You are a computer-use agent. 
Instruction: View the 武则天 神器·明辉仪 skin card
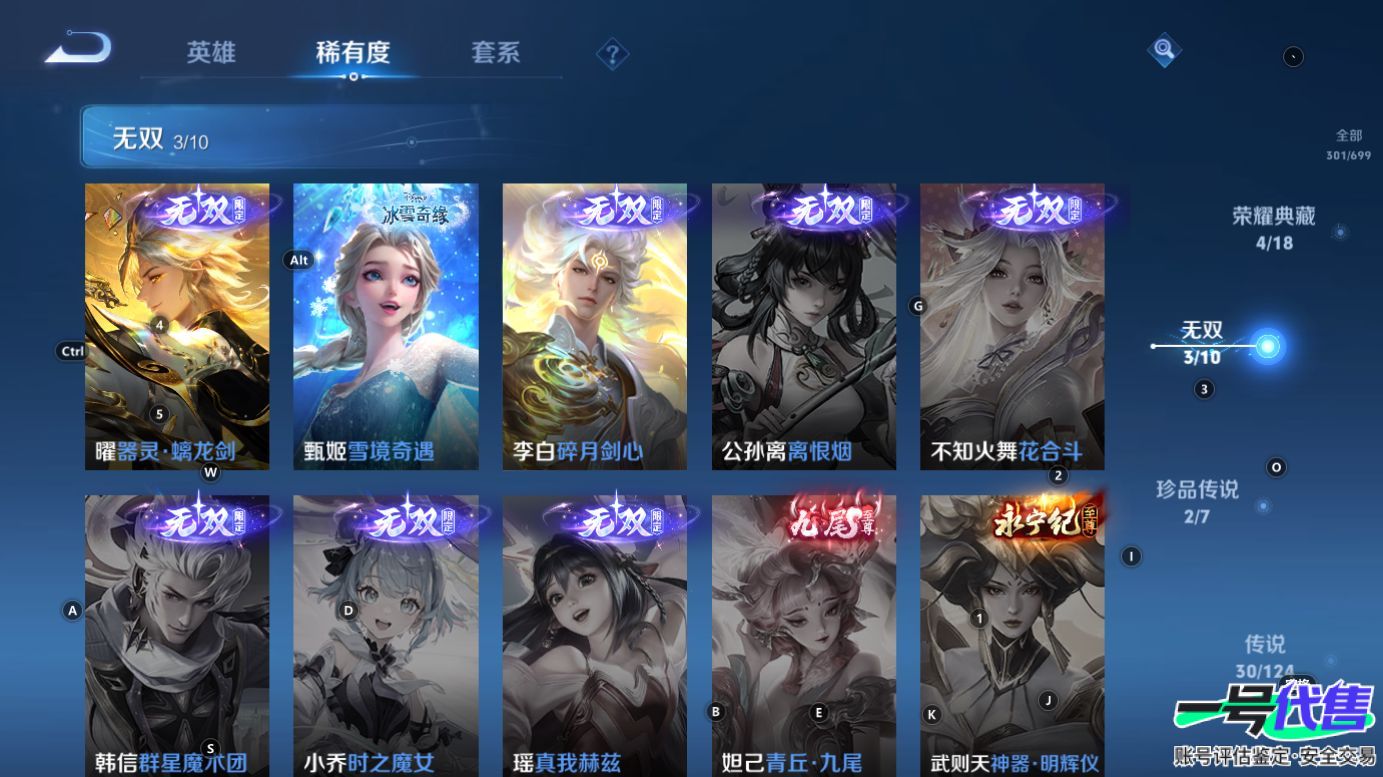[1012, 635]
